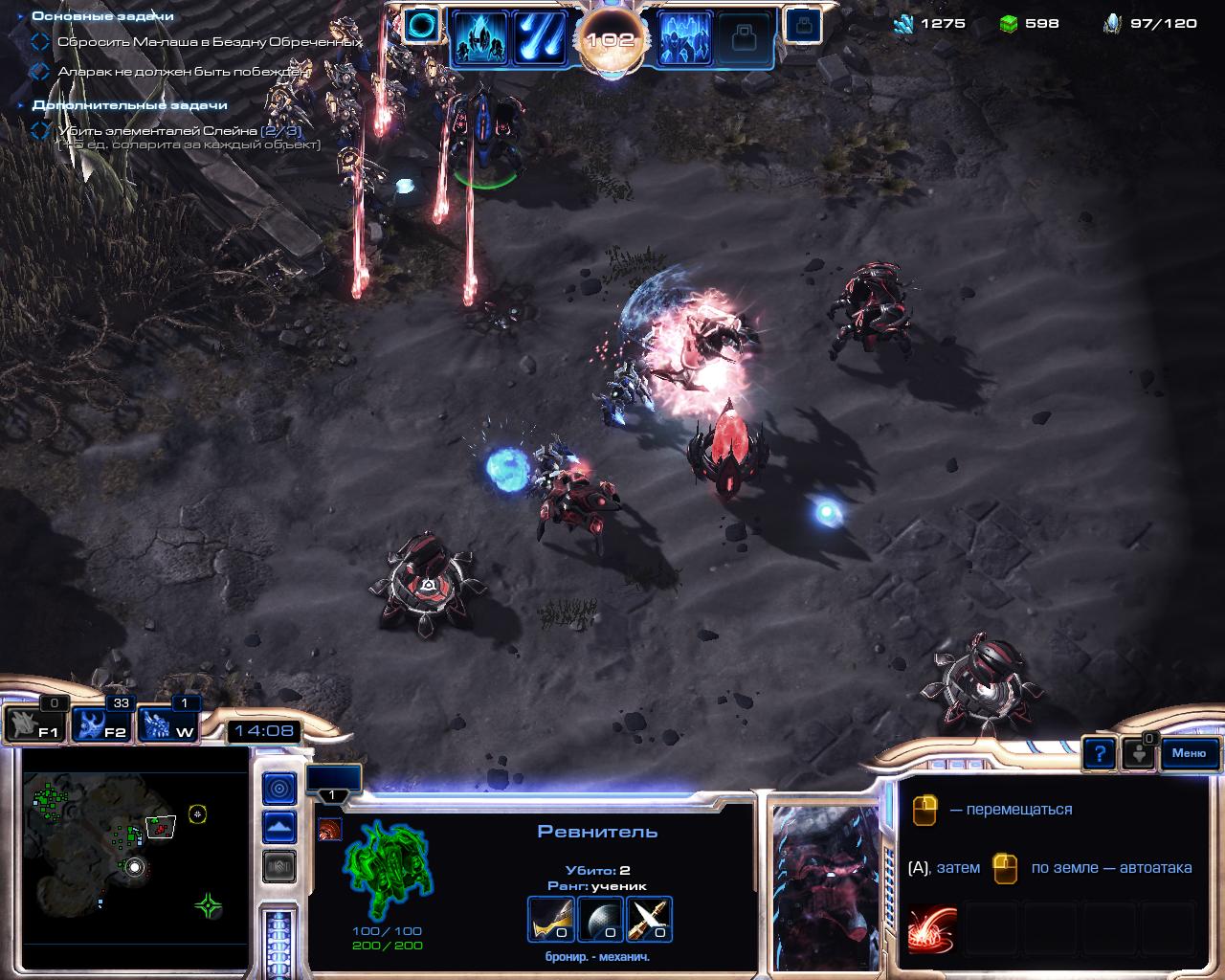
Task: Open the Меню button
Action: [1189, 753]
